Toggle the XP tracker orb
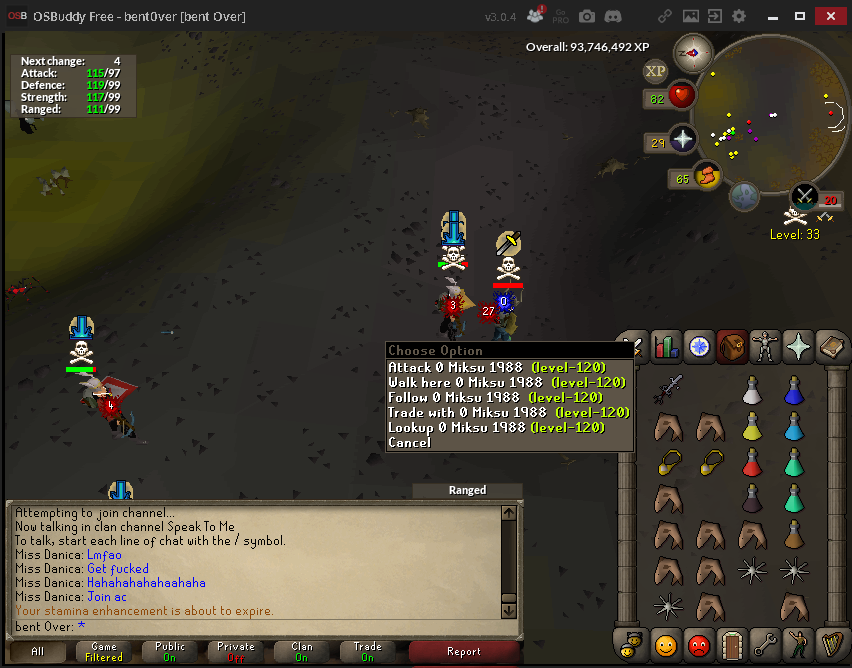Screen dimensions: 852x668 coord(656,71)
